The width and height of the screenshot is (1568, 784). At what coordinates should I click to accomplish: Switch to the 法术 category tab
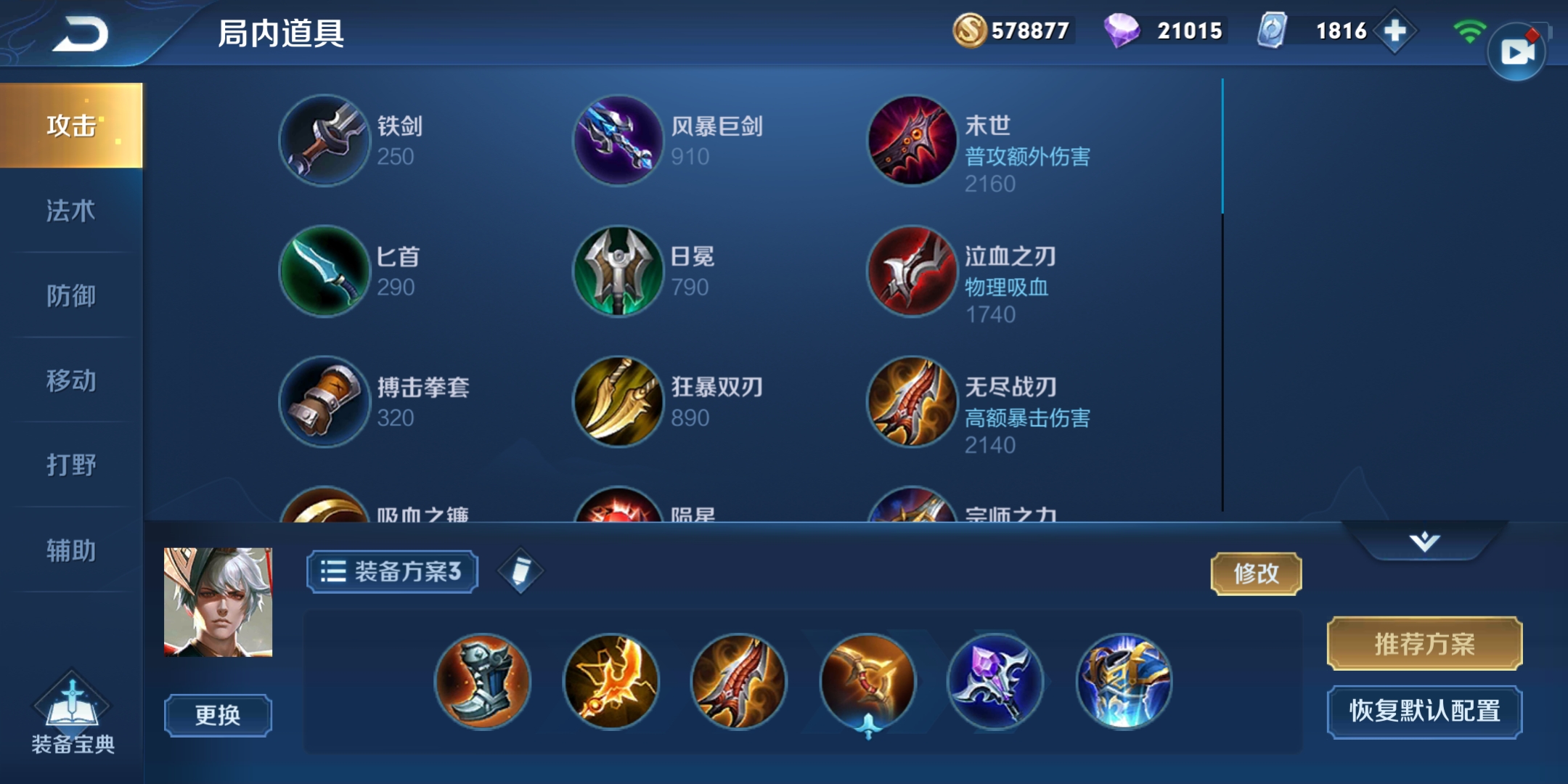70,212
